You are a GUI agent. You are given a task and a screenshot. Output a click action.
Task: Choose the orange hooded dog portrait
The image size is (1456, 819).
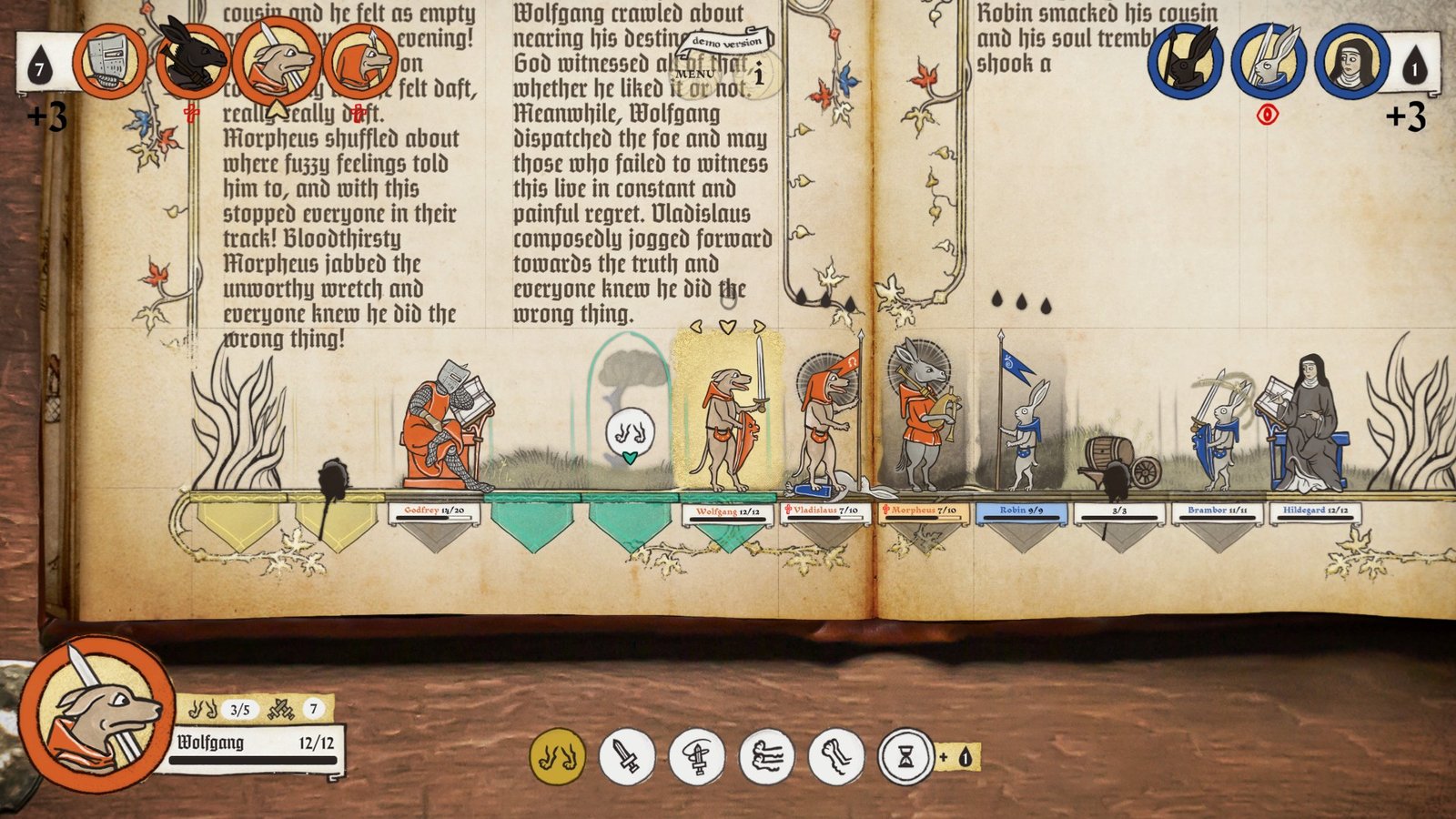360,62
